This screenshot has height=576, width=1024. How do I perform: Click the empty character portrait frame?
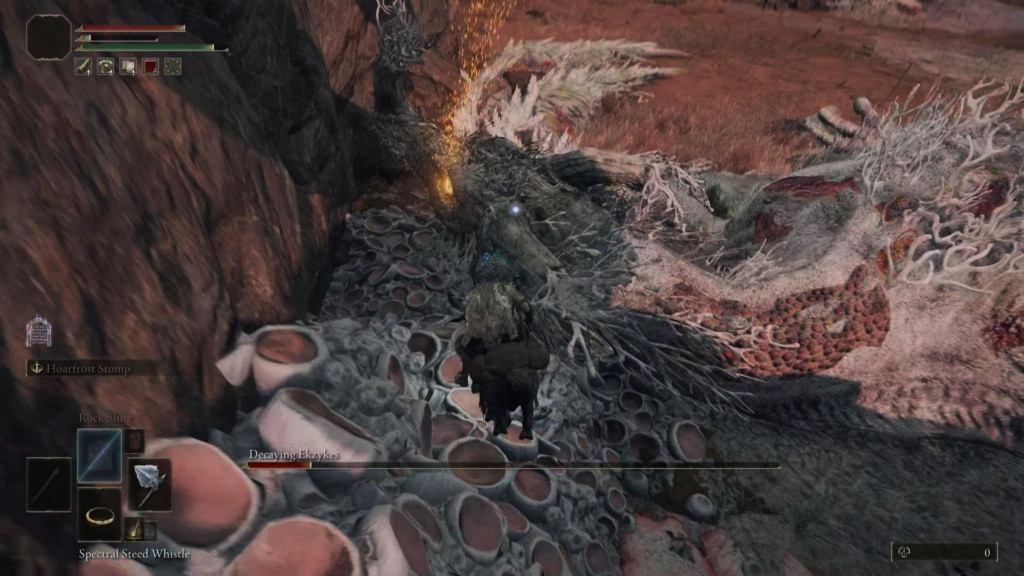pos(48,37)
